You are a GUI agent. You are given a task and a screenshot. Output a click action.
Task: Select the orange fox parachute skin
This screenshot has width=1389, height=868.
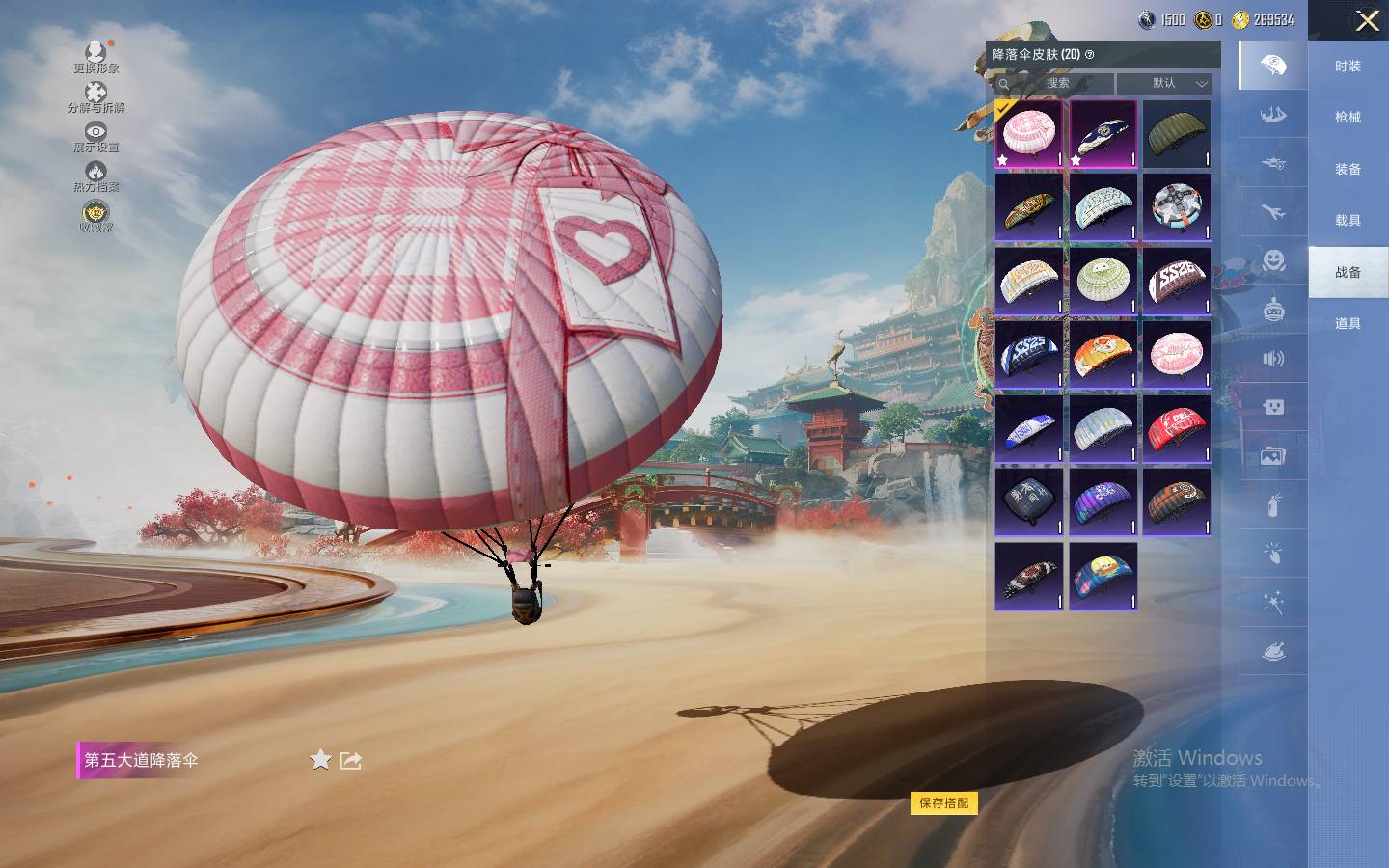pyautogui.click(x=1103, y=354)
